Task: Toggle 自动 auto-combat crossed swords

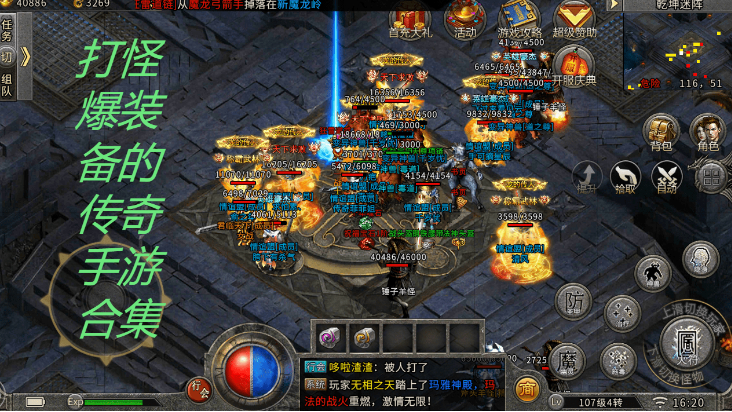Action: pyautogui.click(x=665, y=176)
